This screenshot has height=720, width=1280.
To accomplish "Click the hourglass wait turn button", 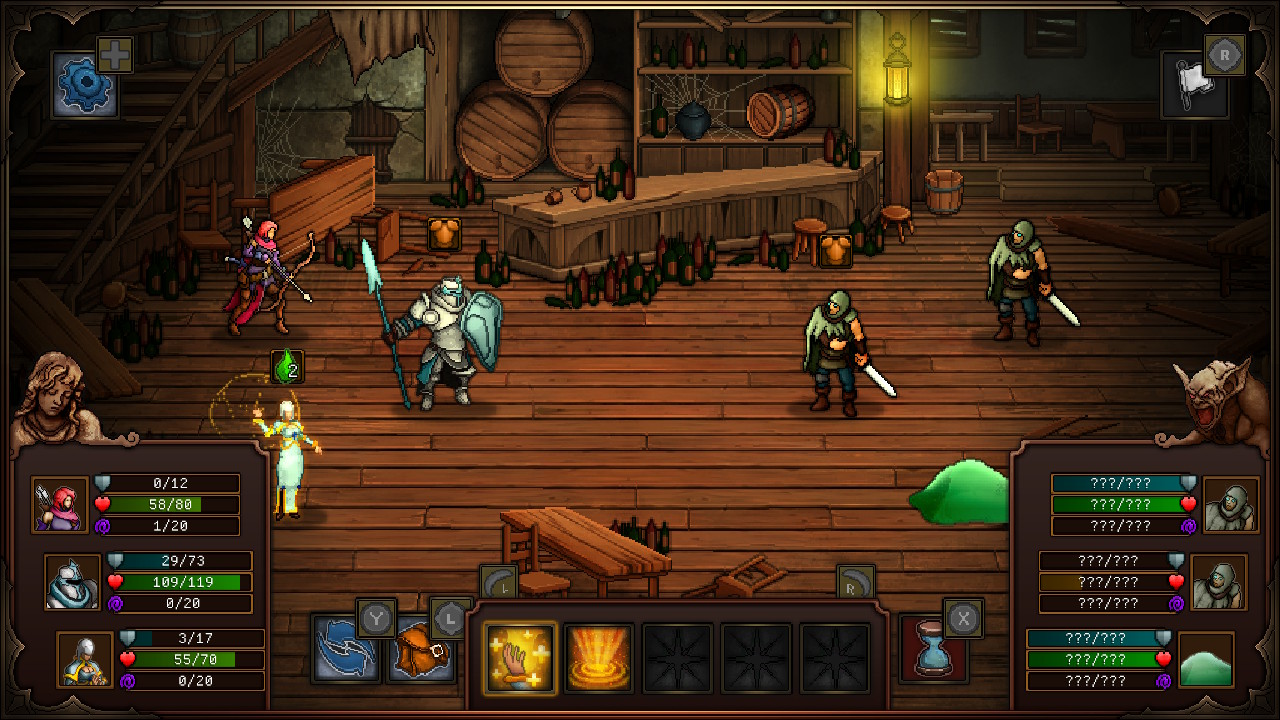I will click(933, 649).
